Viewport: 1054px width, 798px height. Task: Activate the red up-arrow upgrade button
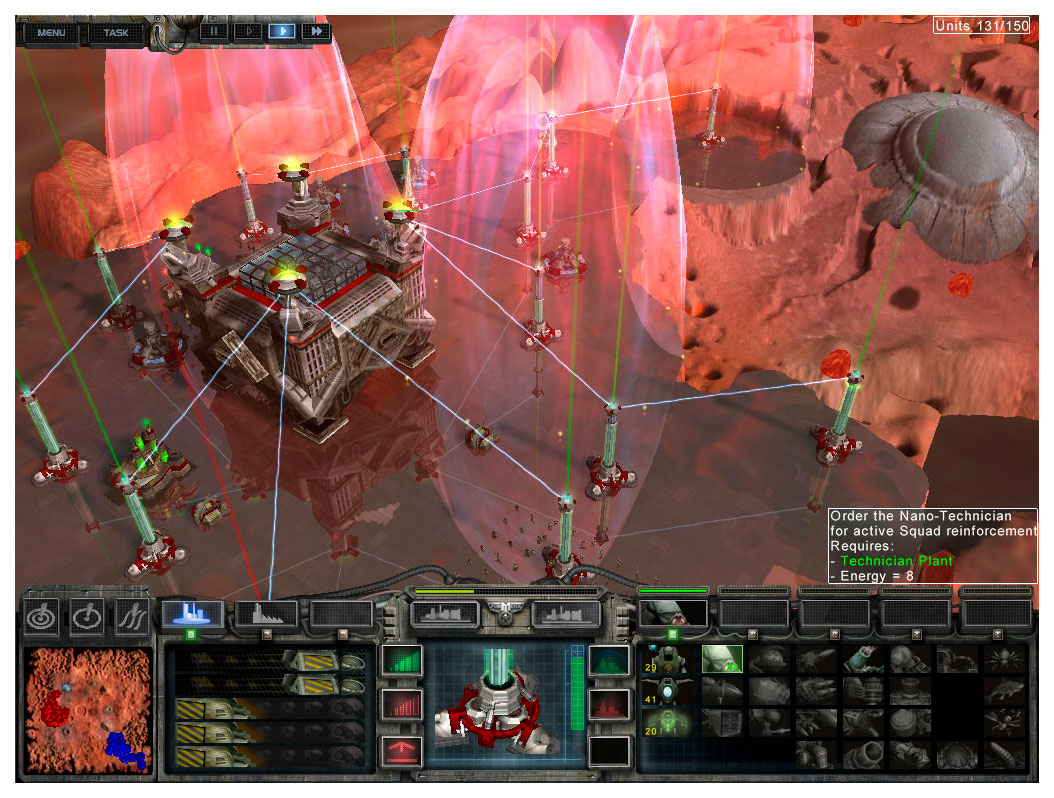(x=402, y=750)
